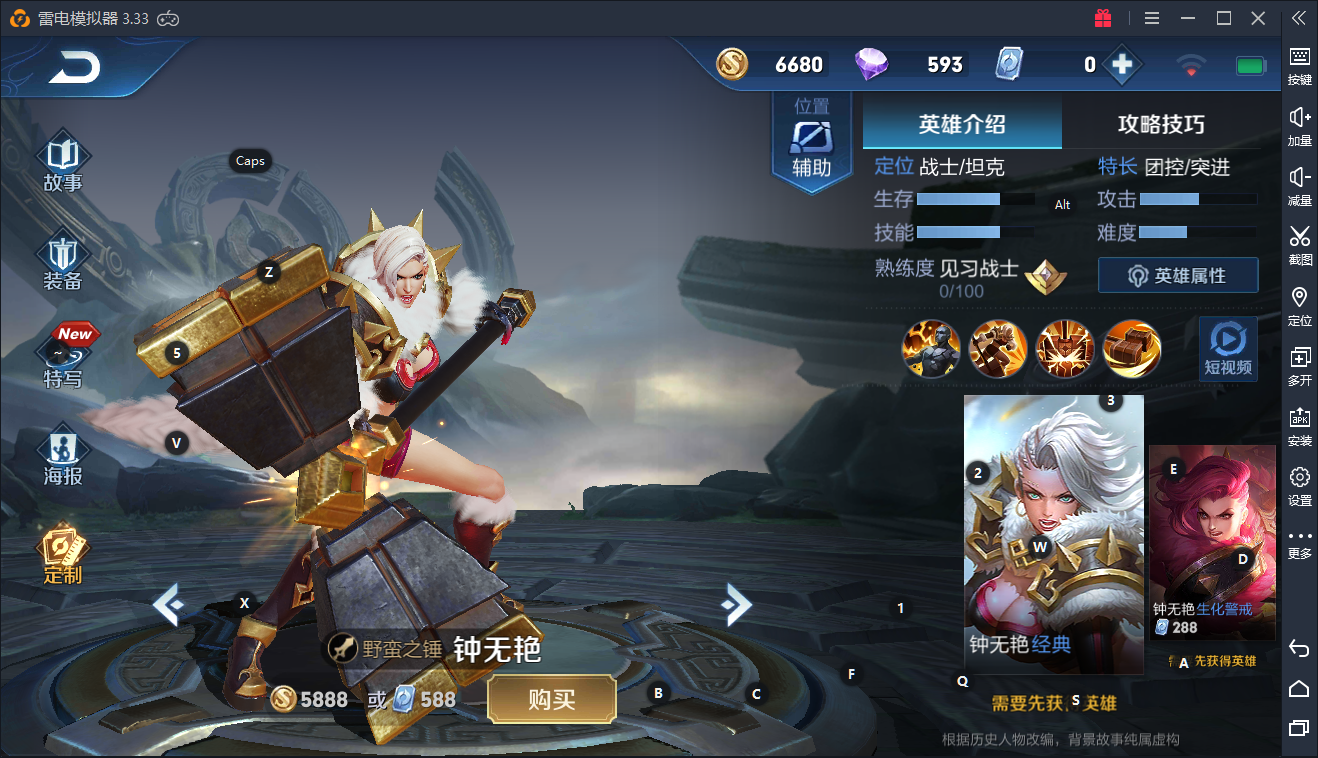Image resolution: width=1318 pixels, height=758 pixels.
Task: Open the emulator 设置 settings
Action: click(1299, 485)
